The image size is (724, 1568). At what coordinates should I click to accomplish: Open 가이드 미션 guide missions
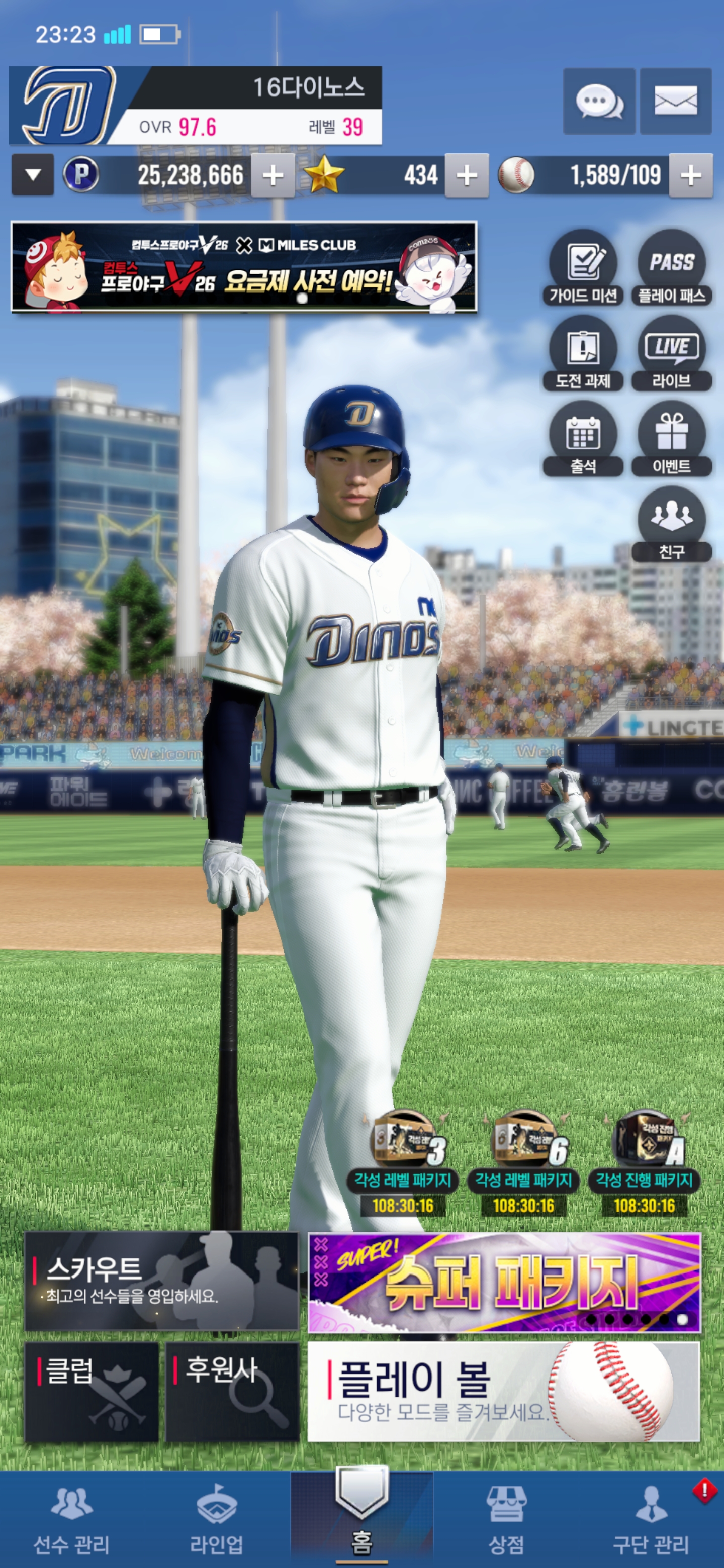[x=583, y=268]
